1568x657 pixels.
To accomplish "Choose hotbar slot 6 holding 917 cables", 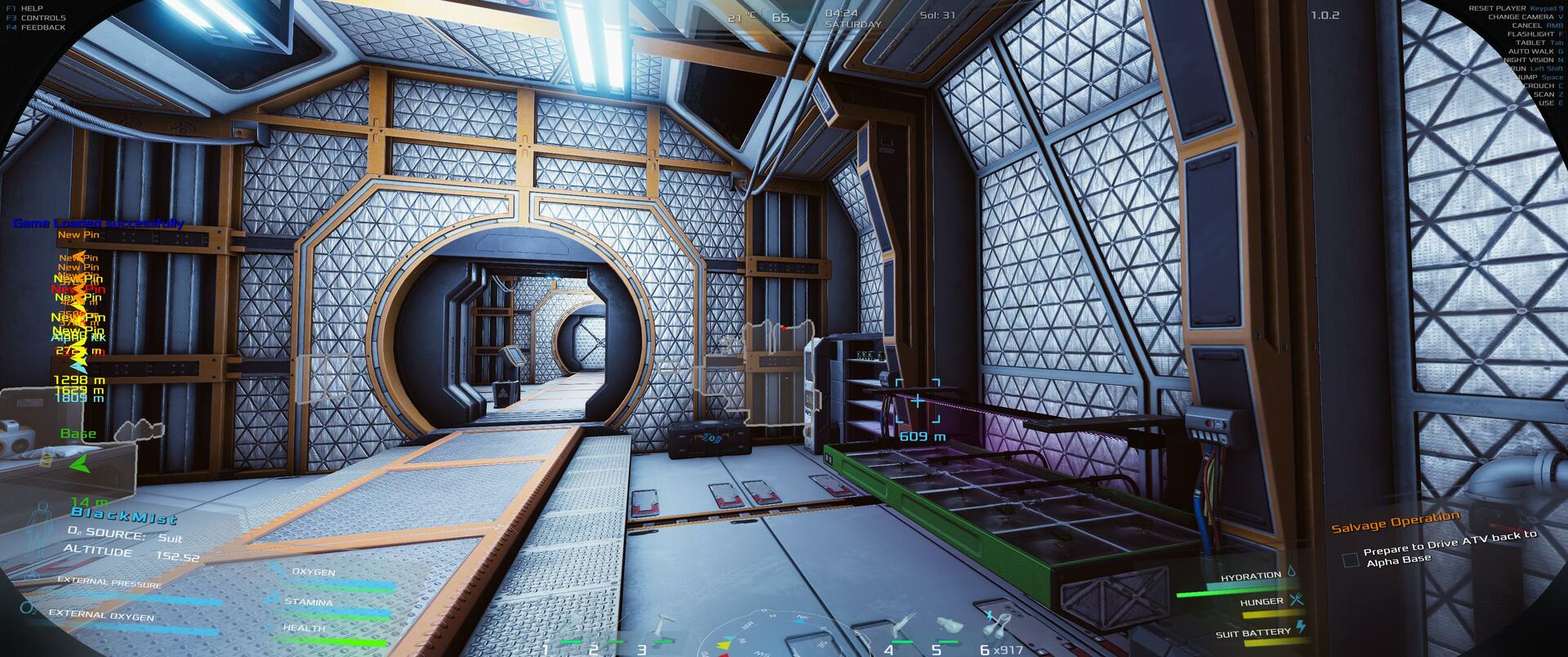I will click(996, 629).
